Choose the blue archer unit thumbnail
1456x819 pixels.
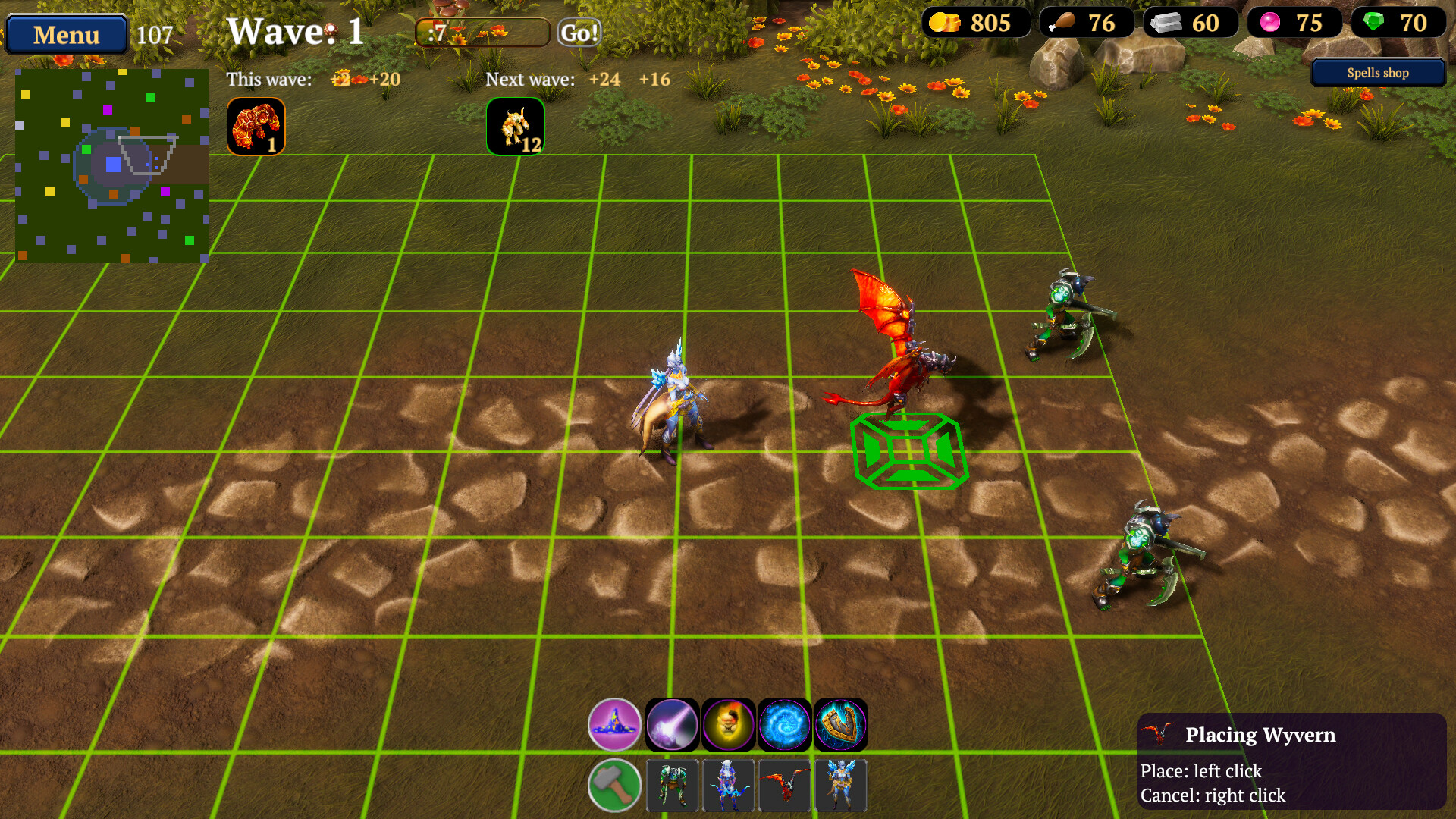tap(729, 785)
